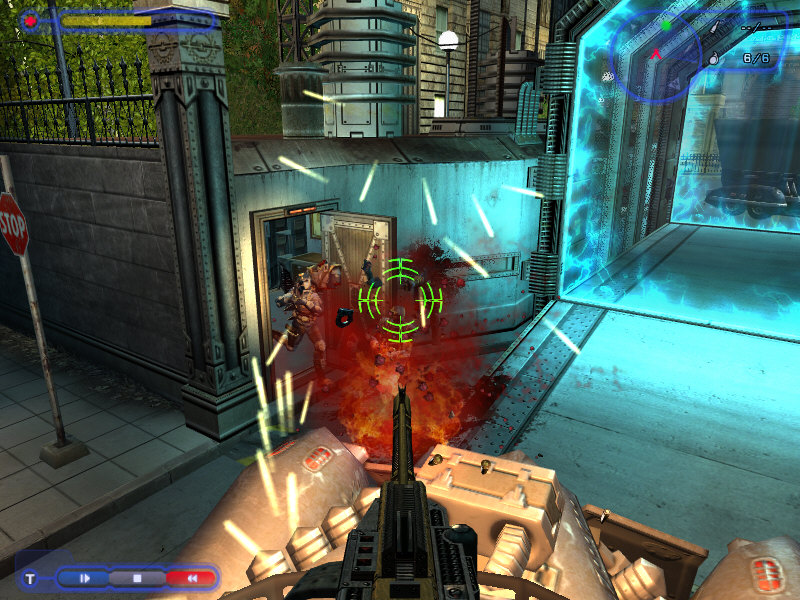Image resolution: width=800 pixels, height=600 pixels.
Task: Select the round T time-shift icon
Action: [x=31, y=578]
